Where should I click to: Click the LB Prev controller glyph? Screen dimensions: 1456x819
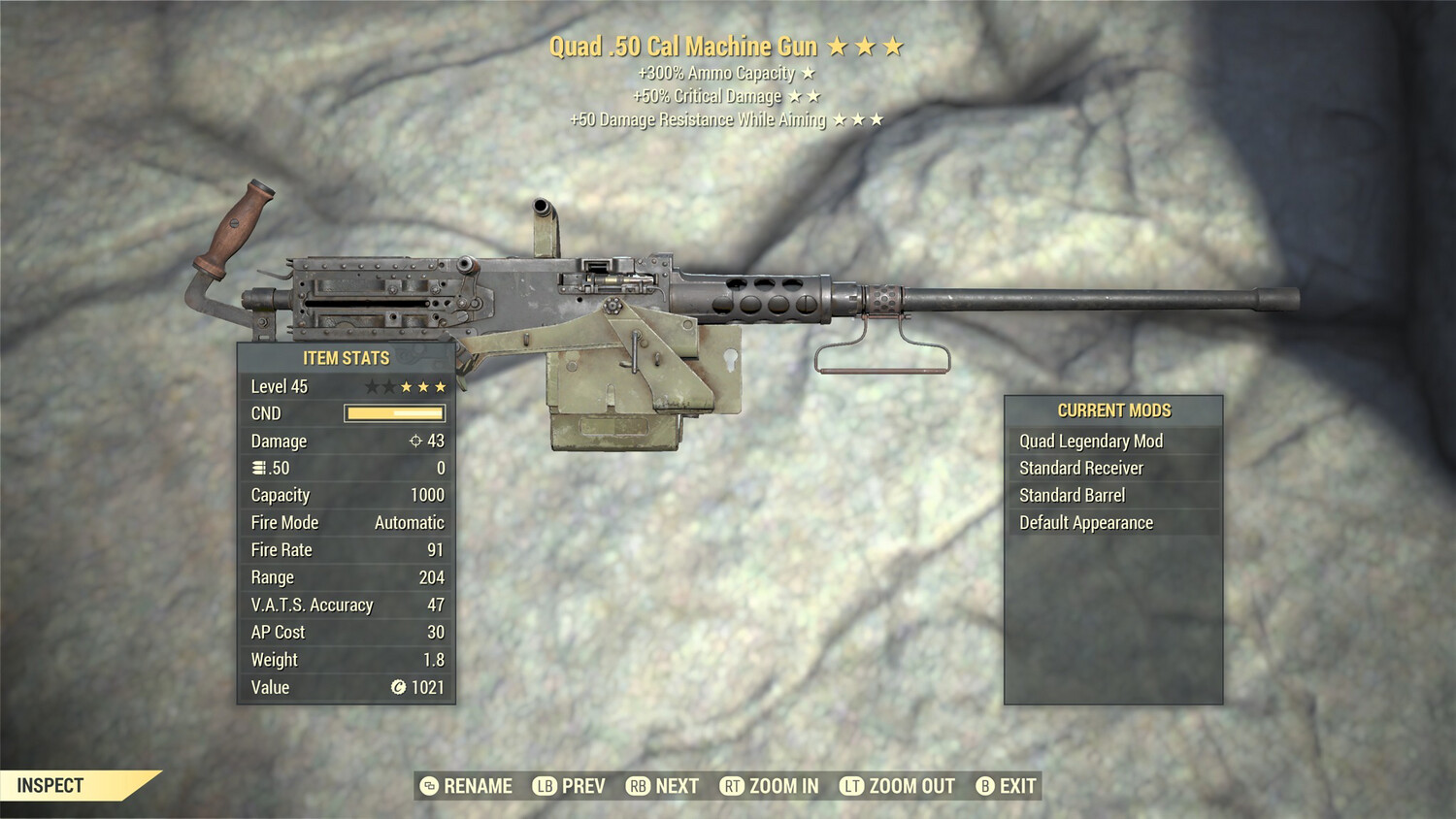(545, 786)
